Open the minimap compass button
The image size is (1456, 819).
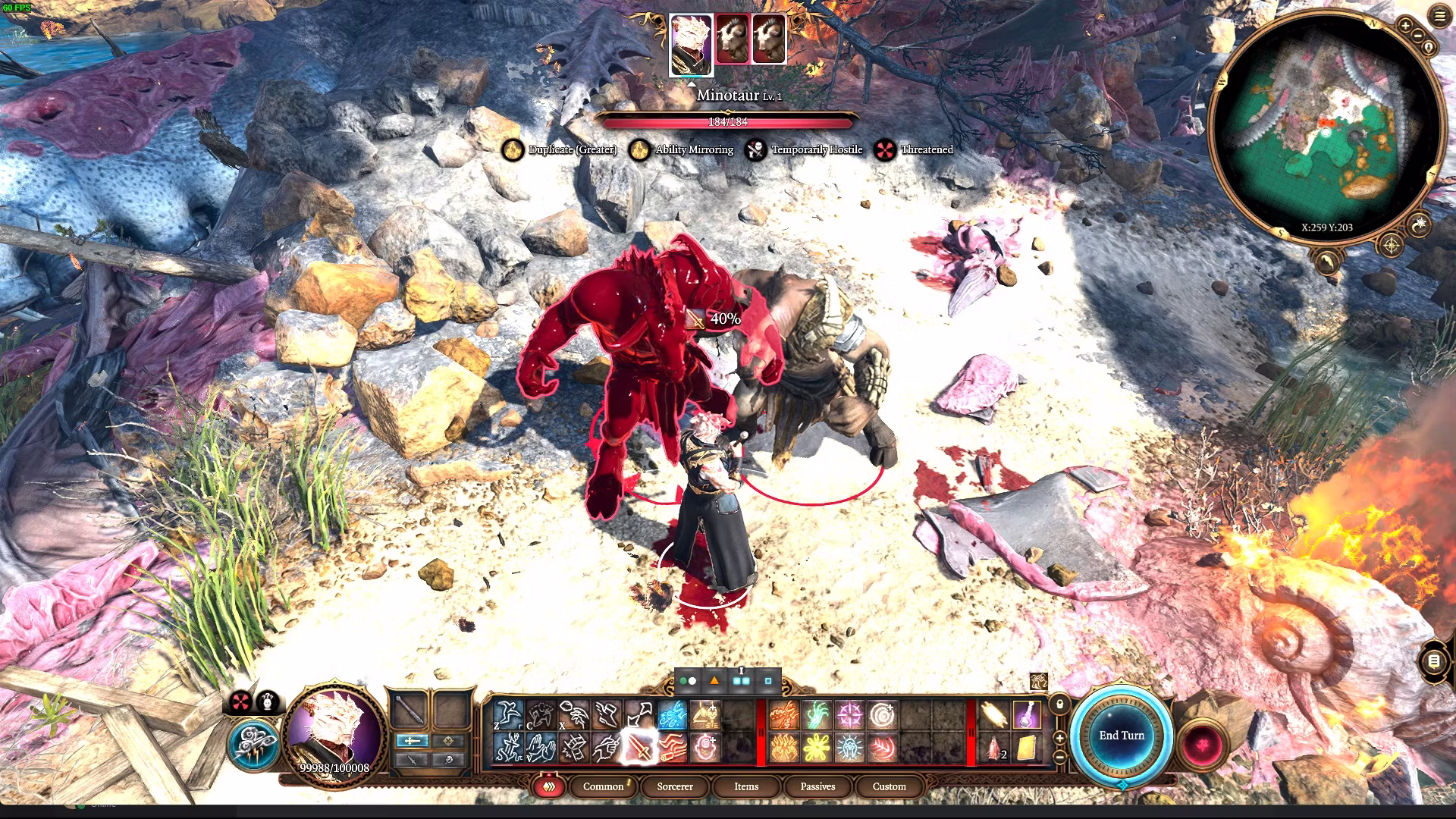[1391, 246]
